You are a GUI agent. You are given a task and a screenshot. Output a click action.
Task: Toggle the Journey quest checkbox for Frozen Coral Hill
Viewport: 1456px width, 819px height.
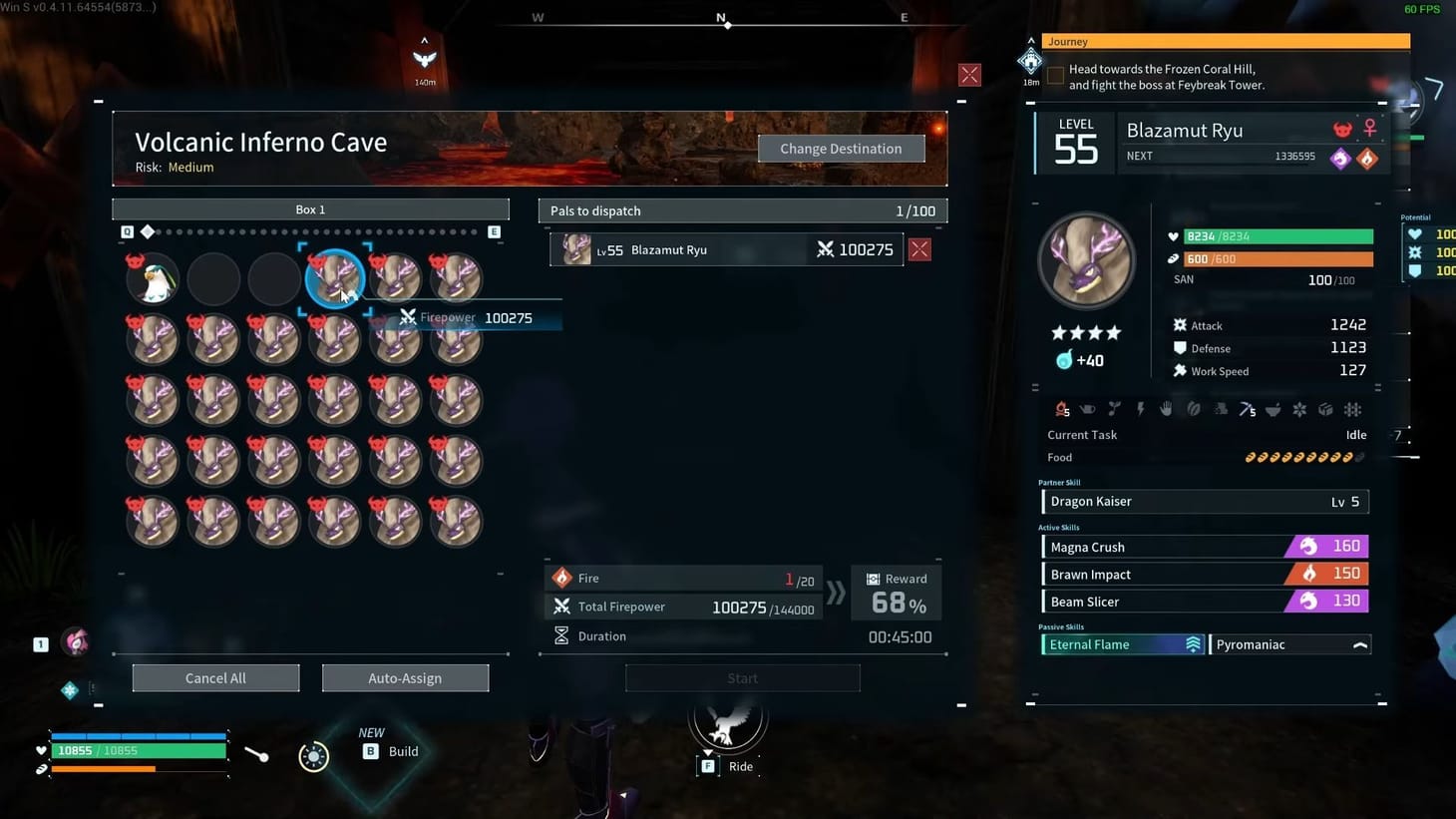[x=1056, y=75]
